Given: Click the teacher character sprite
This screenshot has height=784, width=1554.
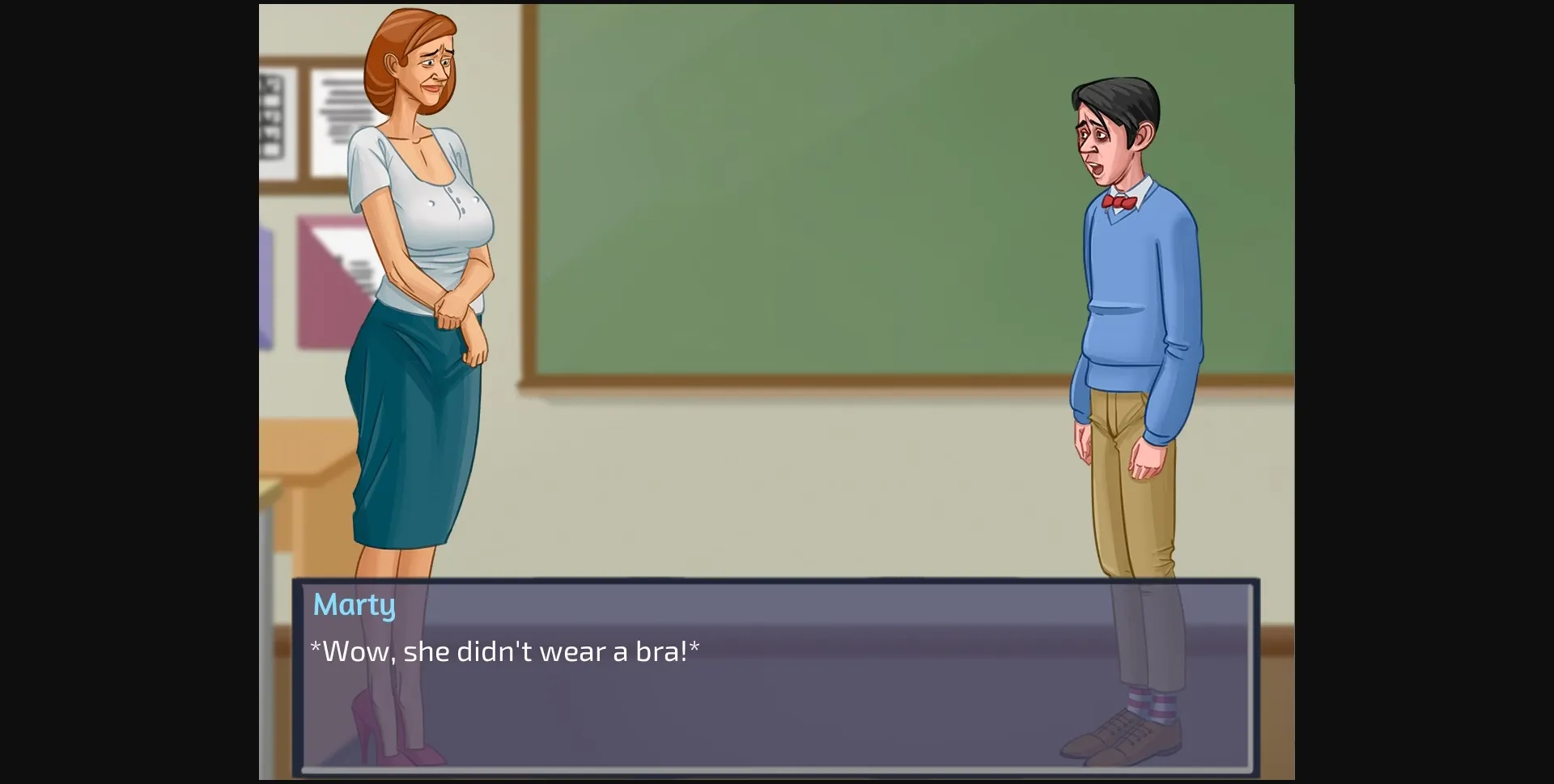Looking at the screenshot, I should click(x=421, y=324).
